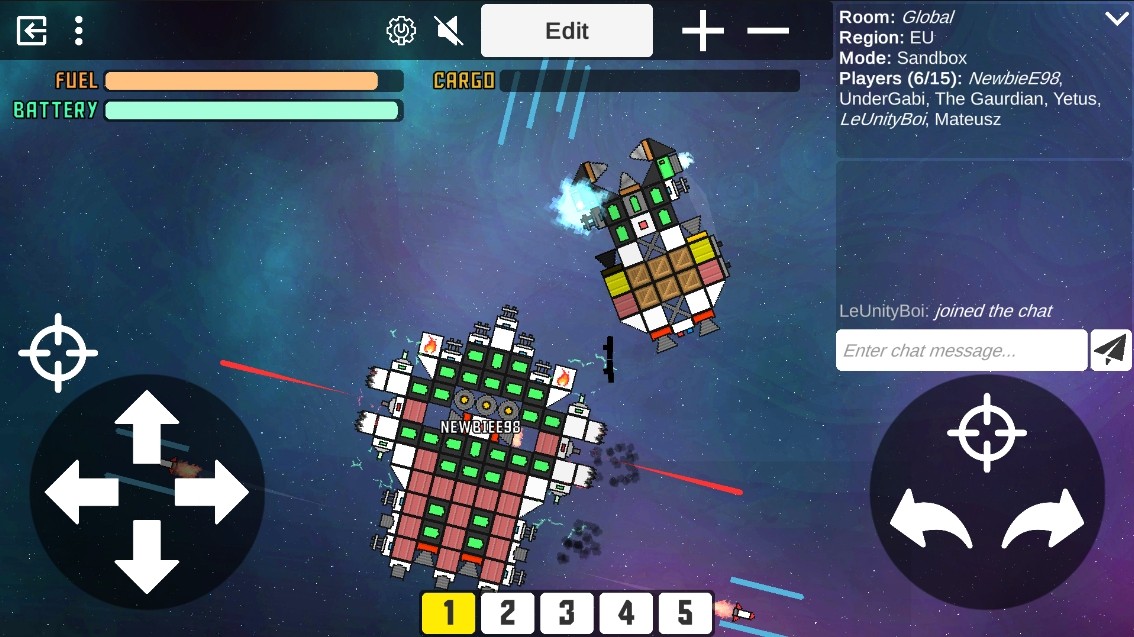Fire using crosshair on right control pad
Screen dimensions: 1134x637
point(987,433)
